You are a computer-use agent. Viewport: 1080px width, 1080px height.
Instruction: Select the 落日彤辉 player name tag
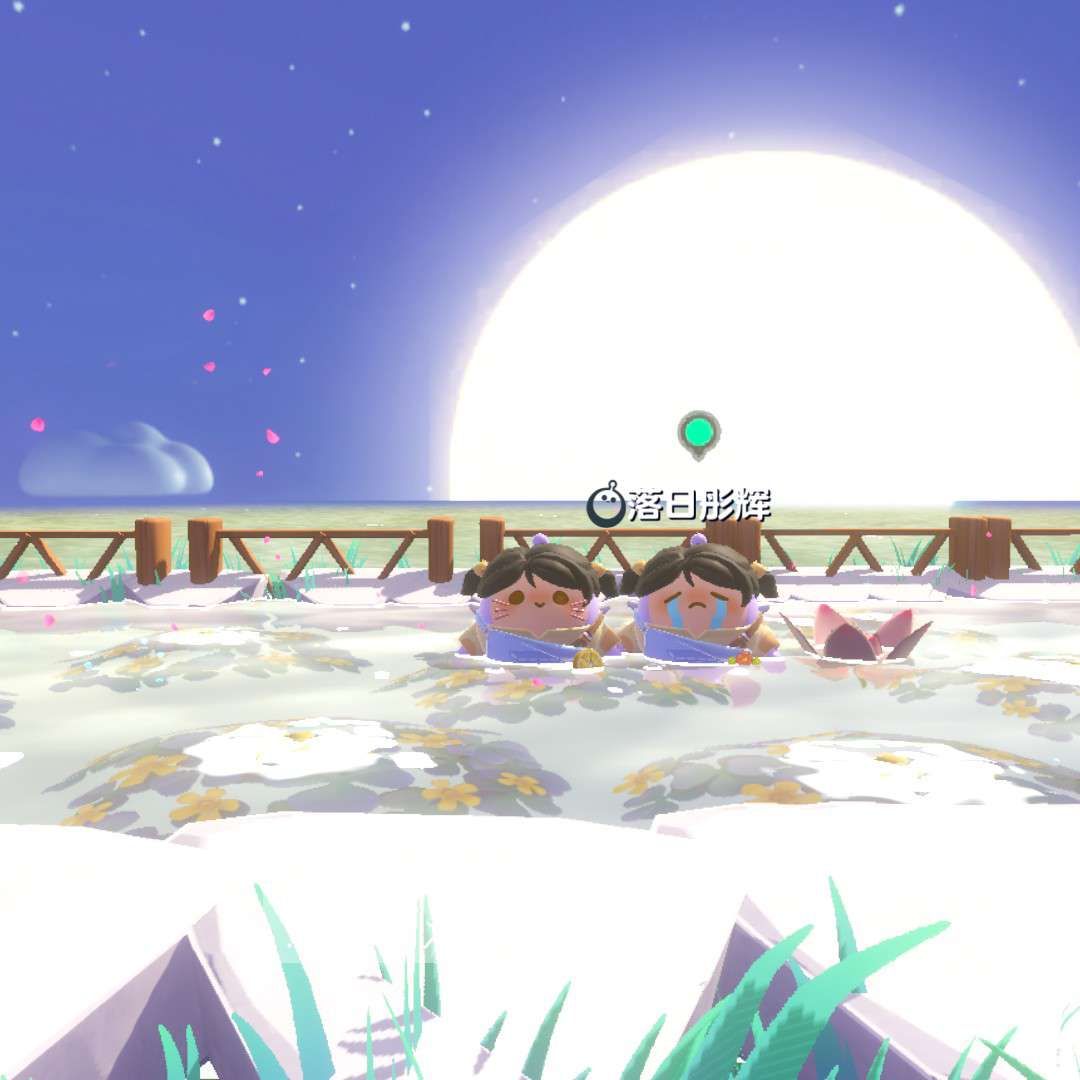681,505
